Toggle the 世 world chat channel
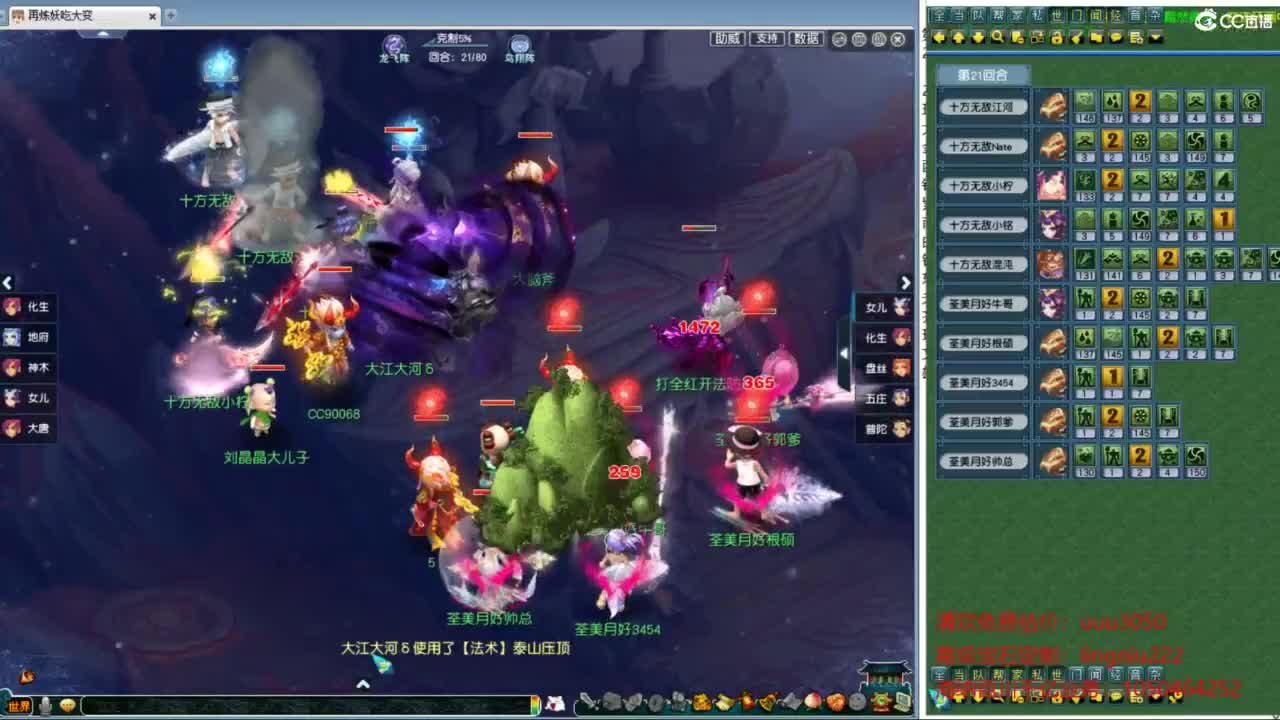1280x720 pixels. pos(1058,14)
